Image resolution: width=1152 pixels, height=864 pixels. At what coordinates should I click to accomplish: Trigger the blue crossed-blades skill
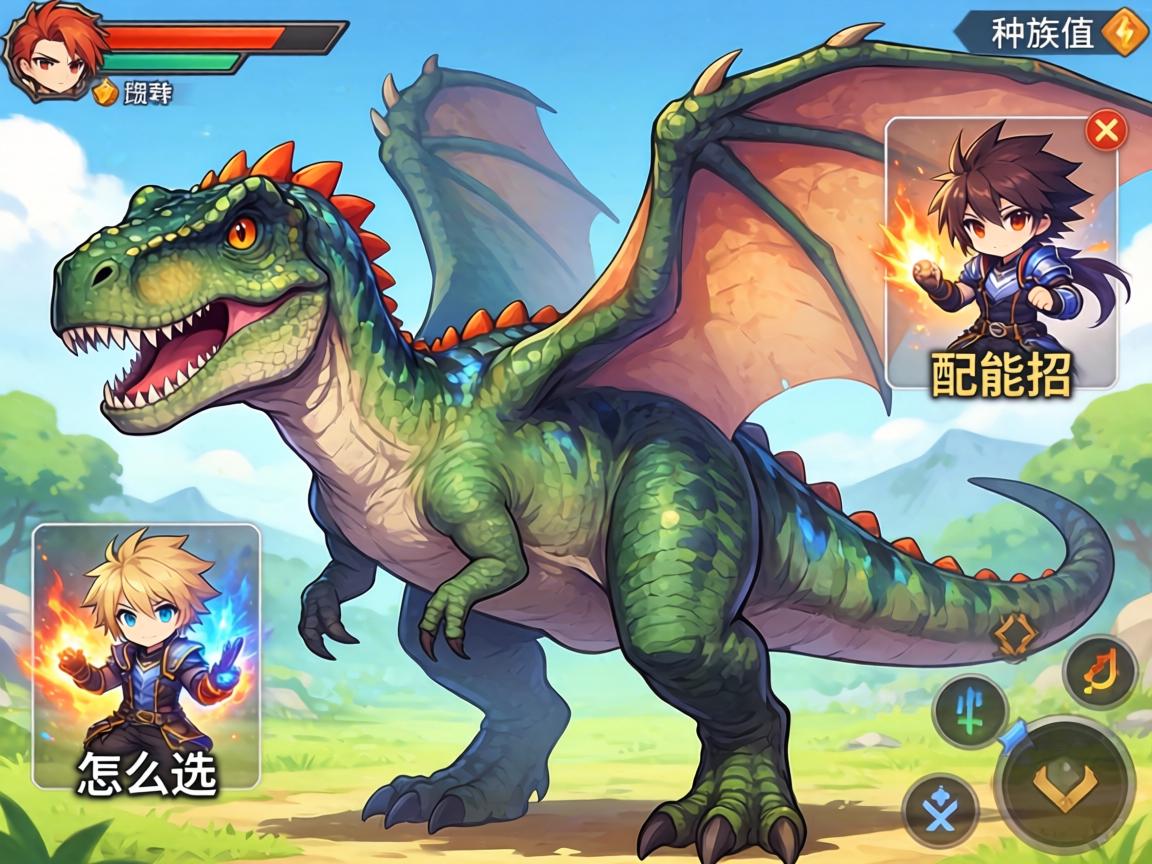pos(939,810)
